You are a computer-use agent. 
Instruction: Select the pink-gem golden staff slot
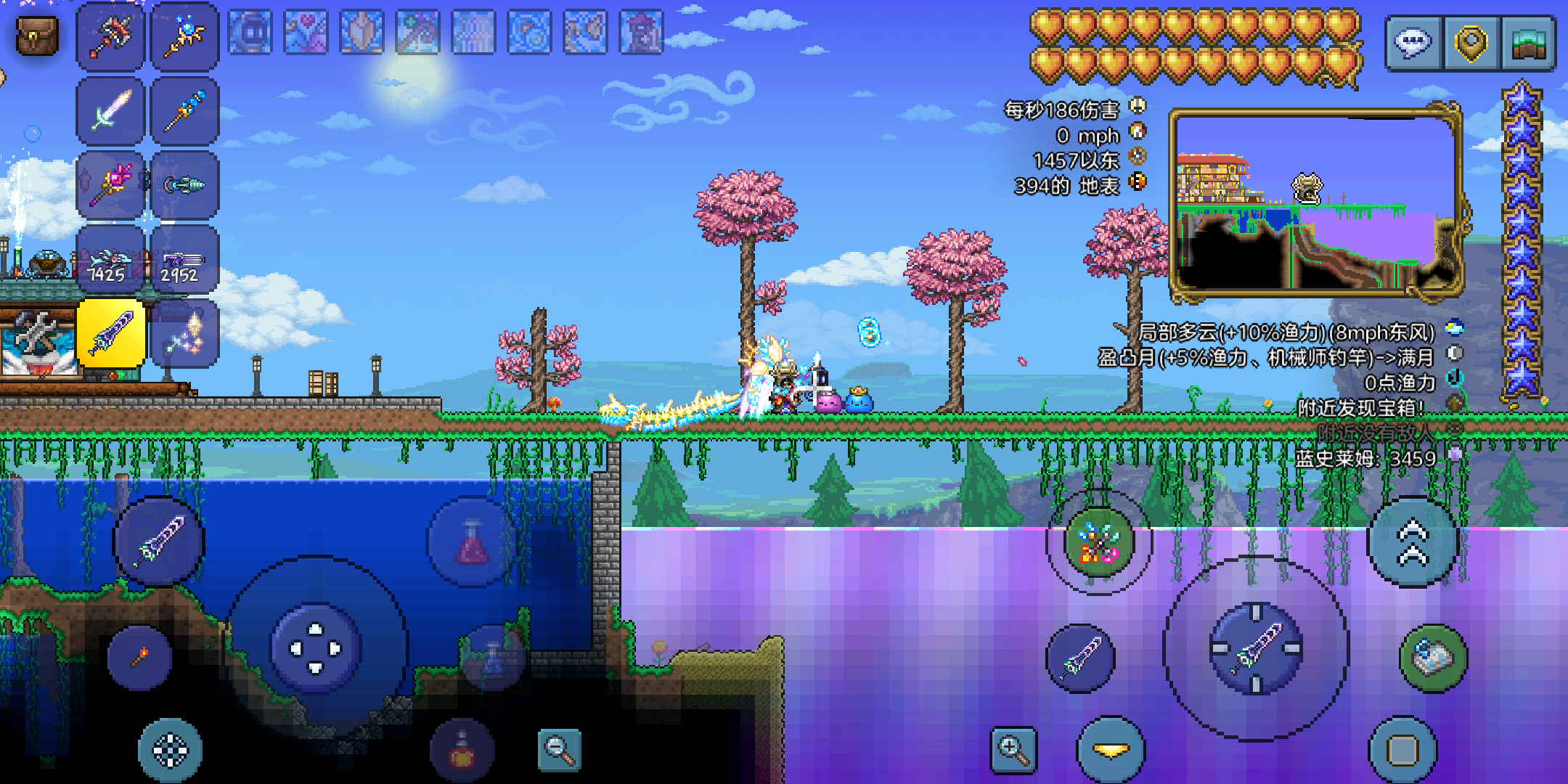coord(111,185)
